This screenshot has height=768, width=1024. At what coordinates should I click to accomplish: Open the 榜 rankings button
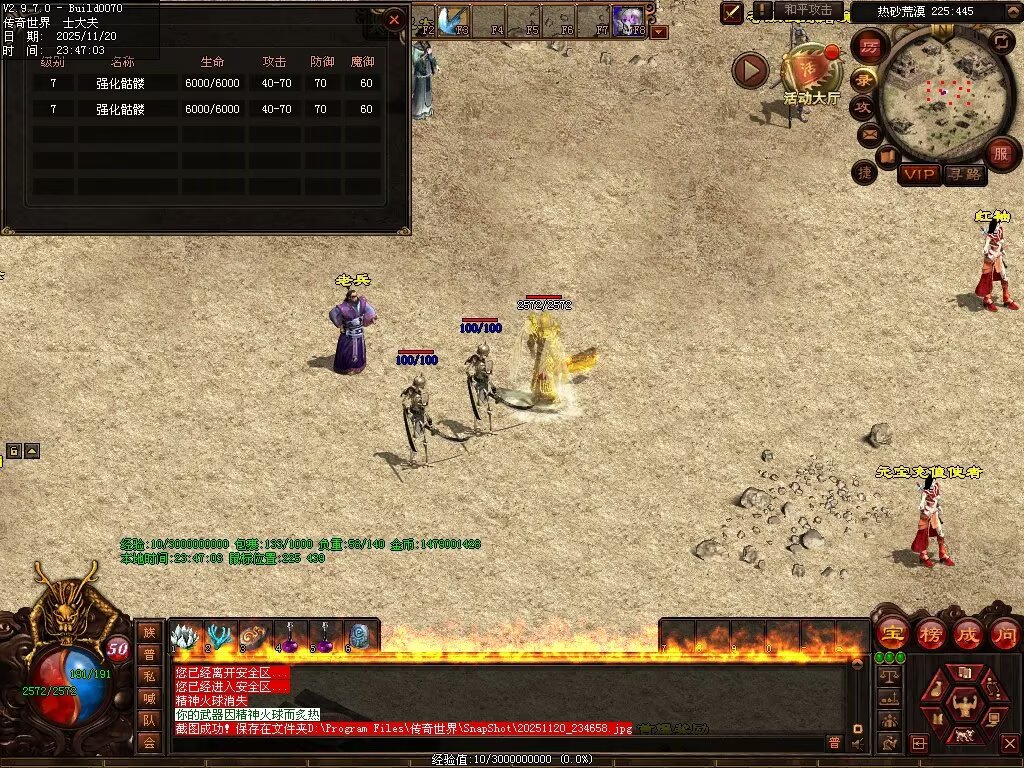(930, 634)
